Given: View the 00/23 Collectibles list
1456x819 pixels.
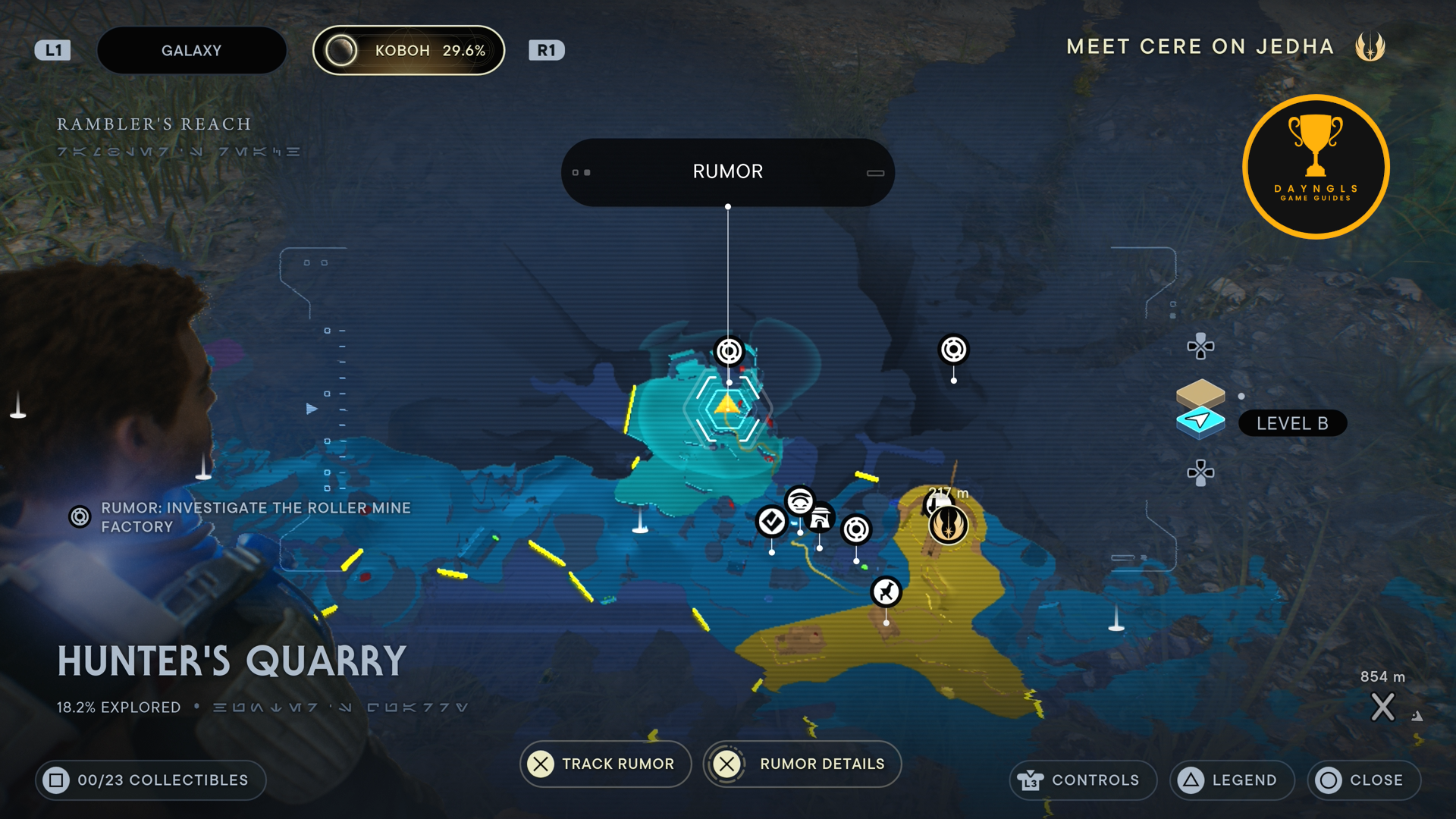Looking at the screenshot, I should [150, 780].
